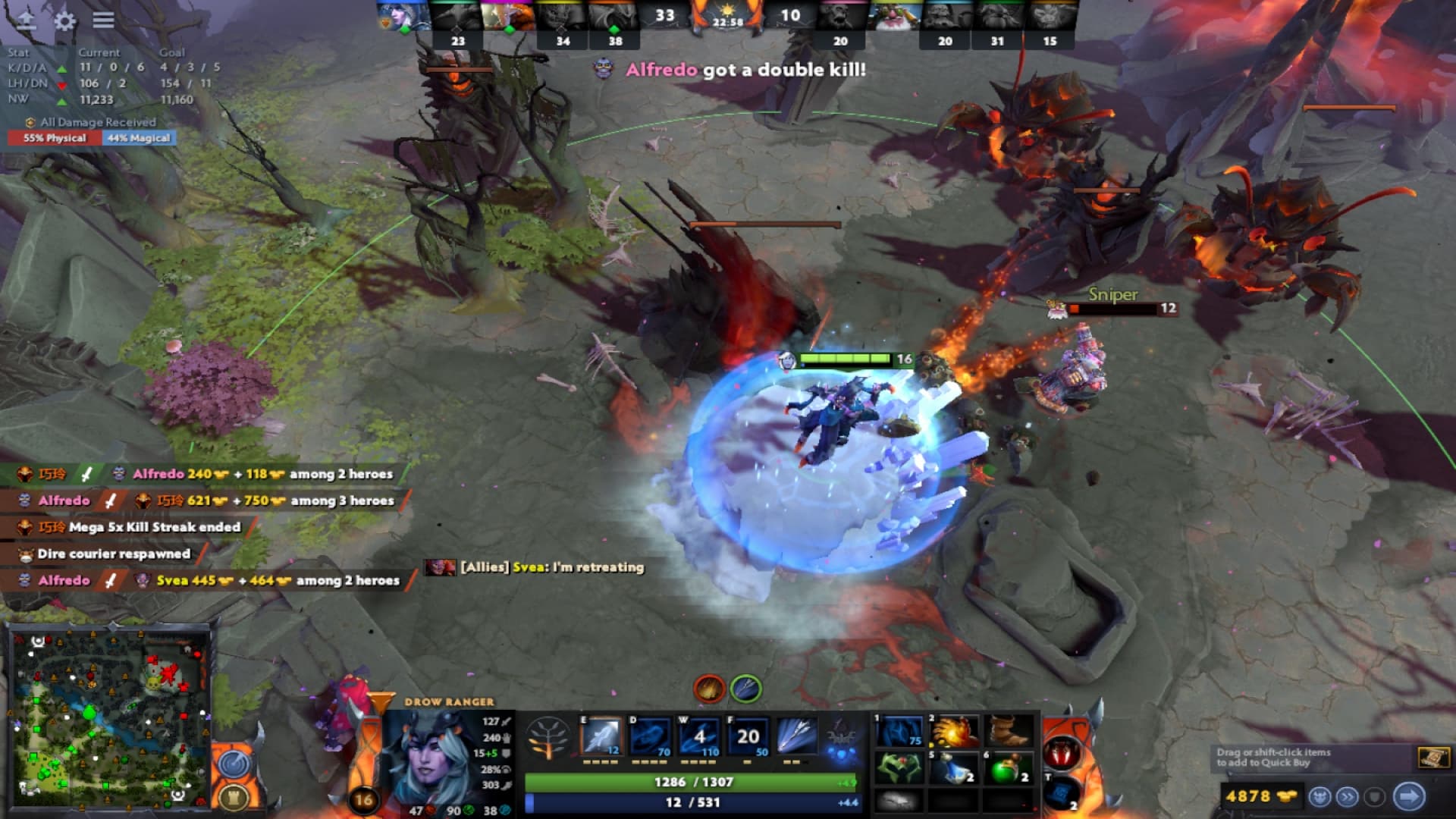Screen dimensions: 1456x819
Task: Select the Drow Ranger top-bar portrait
Action: click(x=403, y=17)
